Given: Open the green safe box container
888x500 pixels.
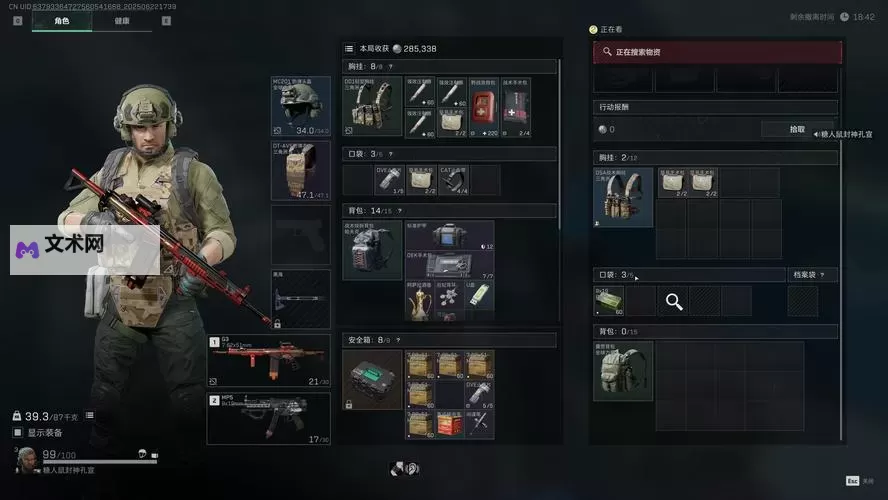Looking at the screenshot, I should (372, 380).
